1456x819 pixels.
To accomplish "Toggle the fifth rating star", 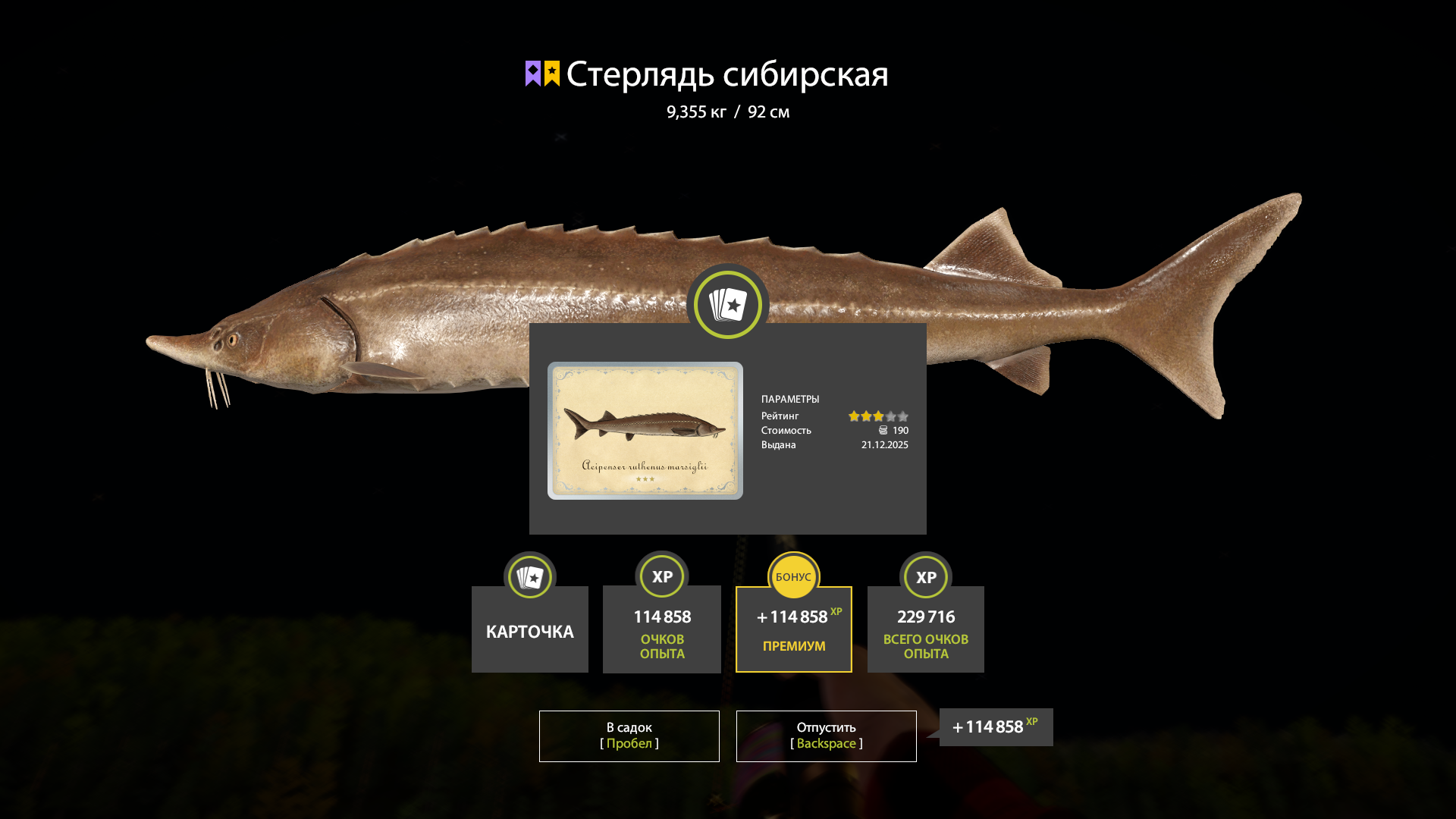I will tap(903, 416).
